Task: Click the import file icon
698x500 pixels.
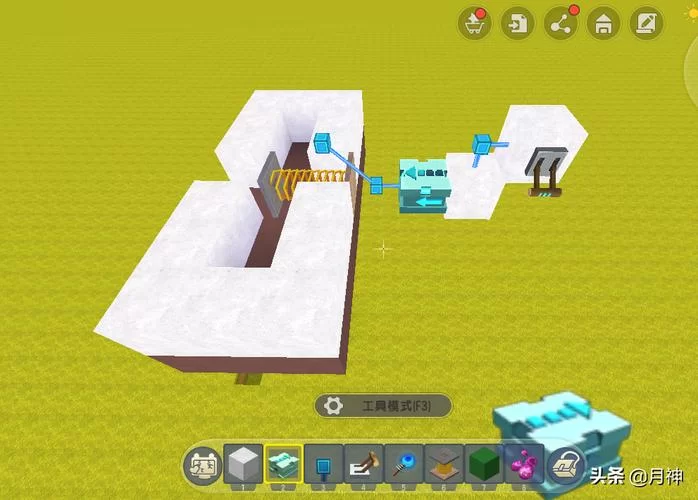Action: (517, 23)
